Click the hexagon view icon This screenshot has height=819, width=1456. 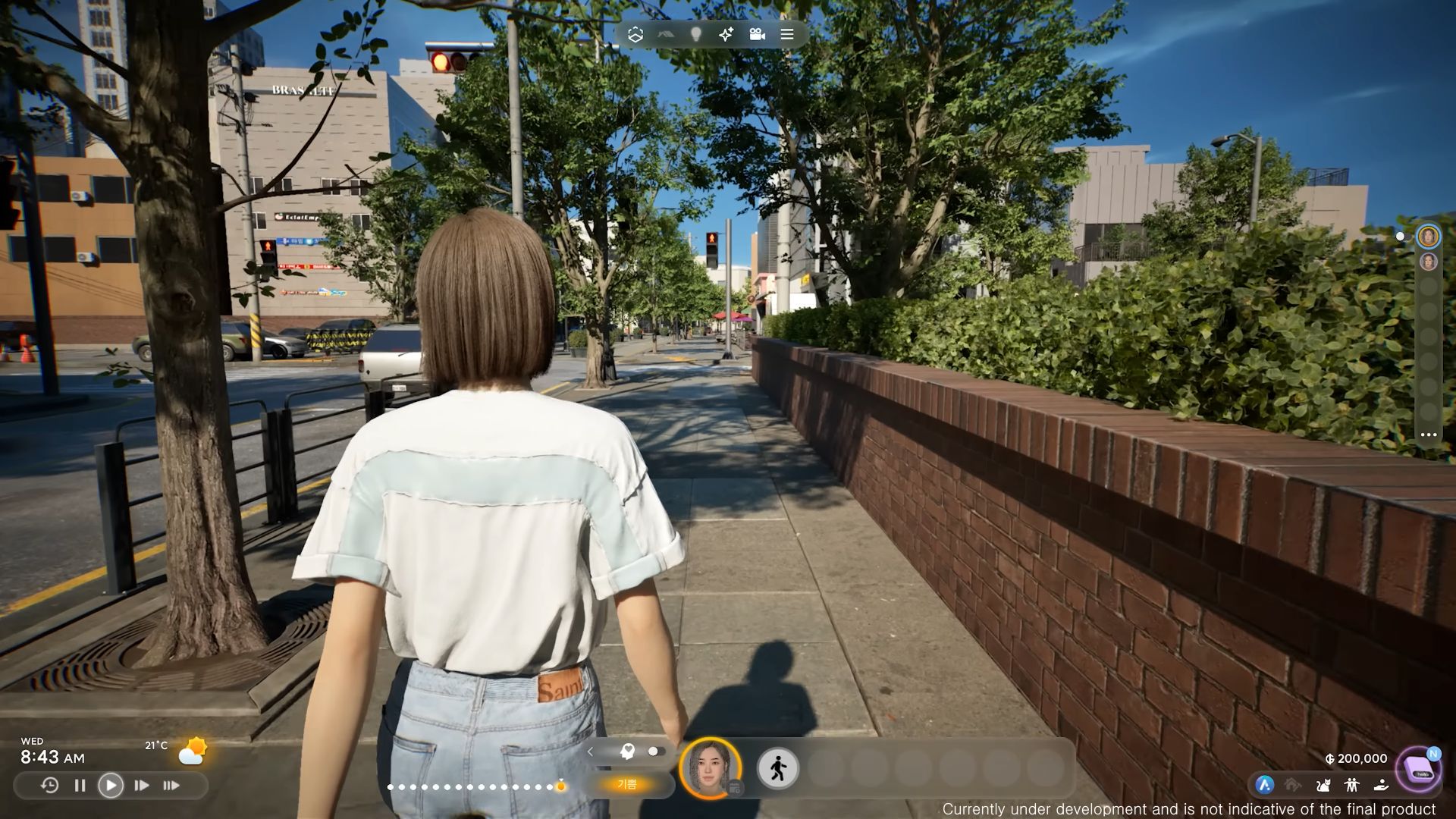point(635,34)
